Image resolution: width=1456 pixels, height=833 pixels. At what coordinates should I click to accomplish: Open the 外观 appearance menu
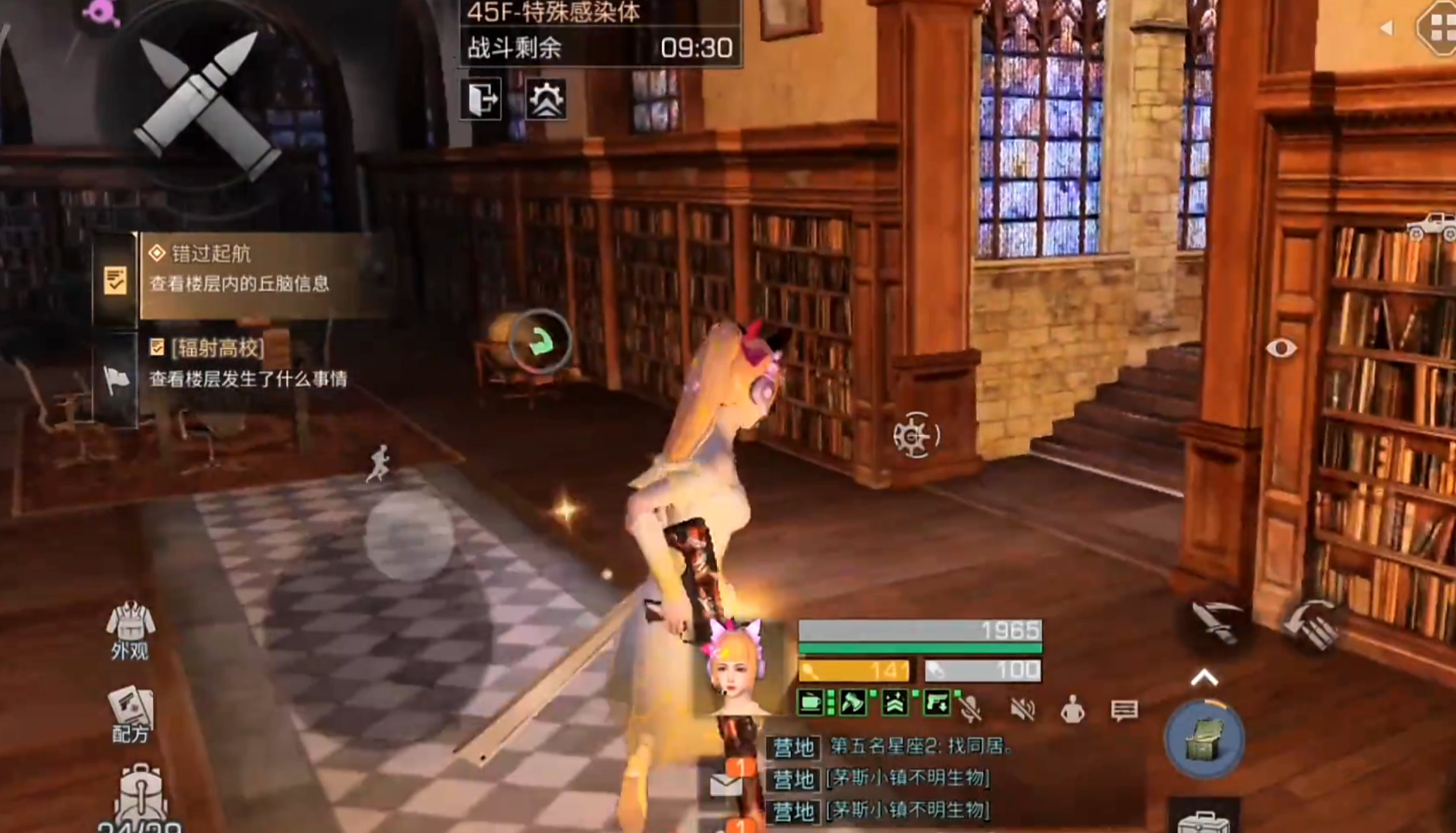130,632
